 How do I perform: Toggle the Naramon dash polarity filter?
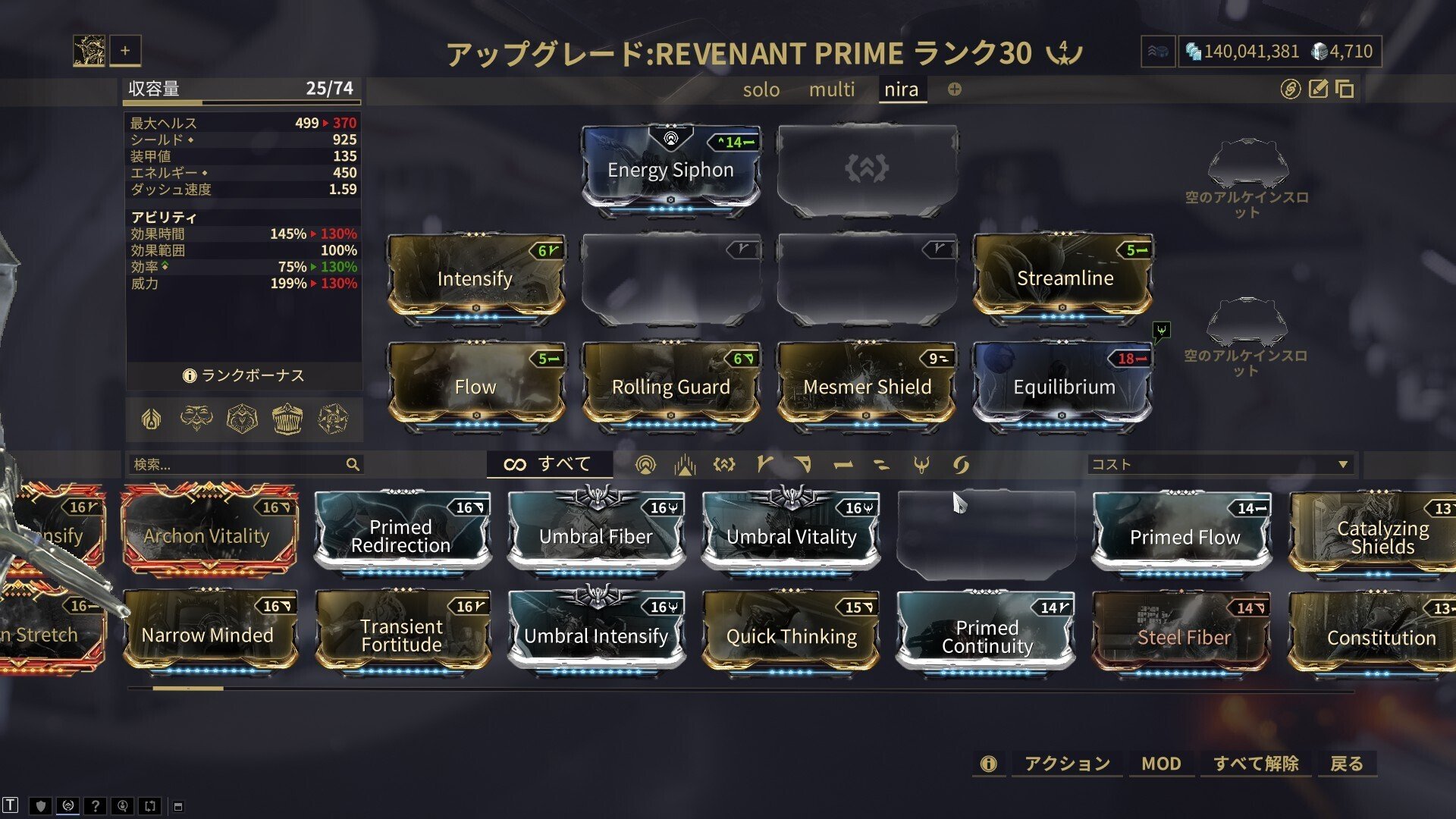click(843, 464)
